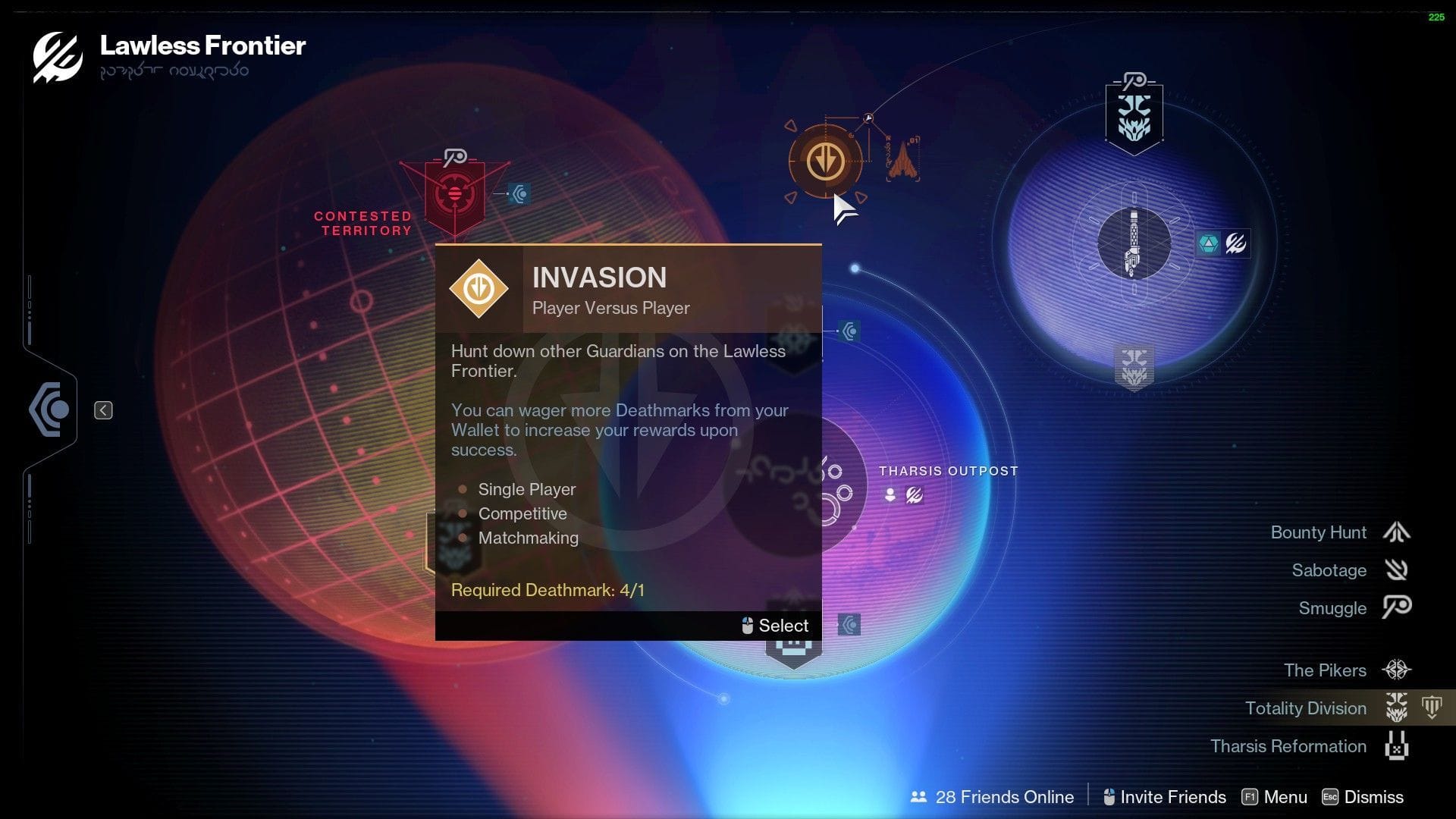The width and height of the screenshot is (1456, 819).
Task: Click the shield icon next to Totality Division
Action: tap(1432, 705)
